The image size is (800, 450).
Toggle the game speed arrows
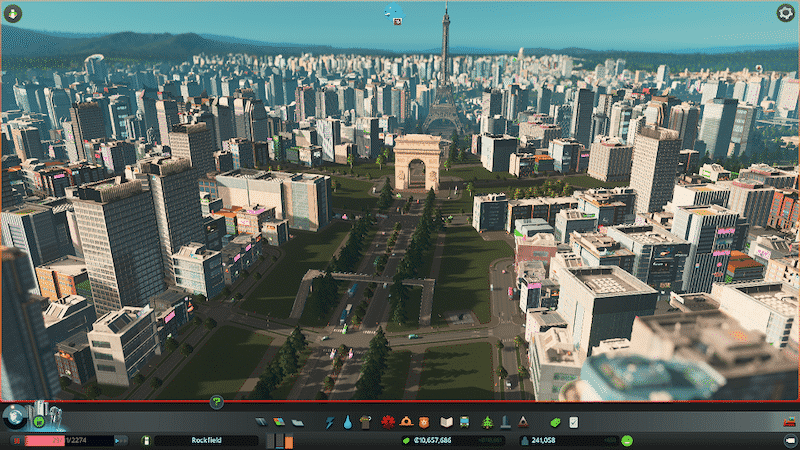(x=120, y=440)
